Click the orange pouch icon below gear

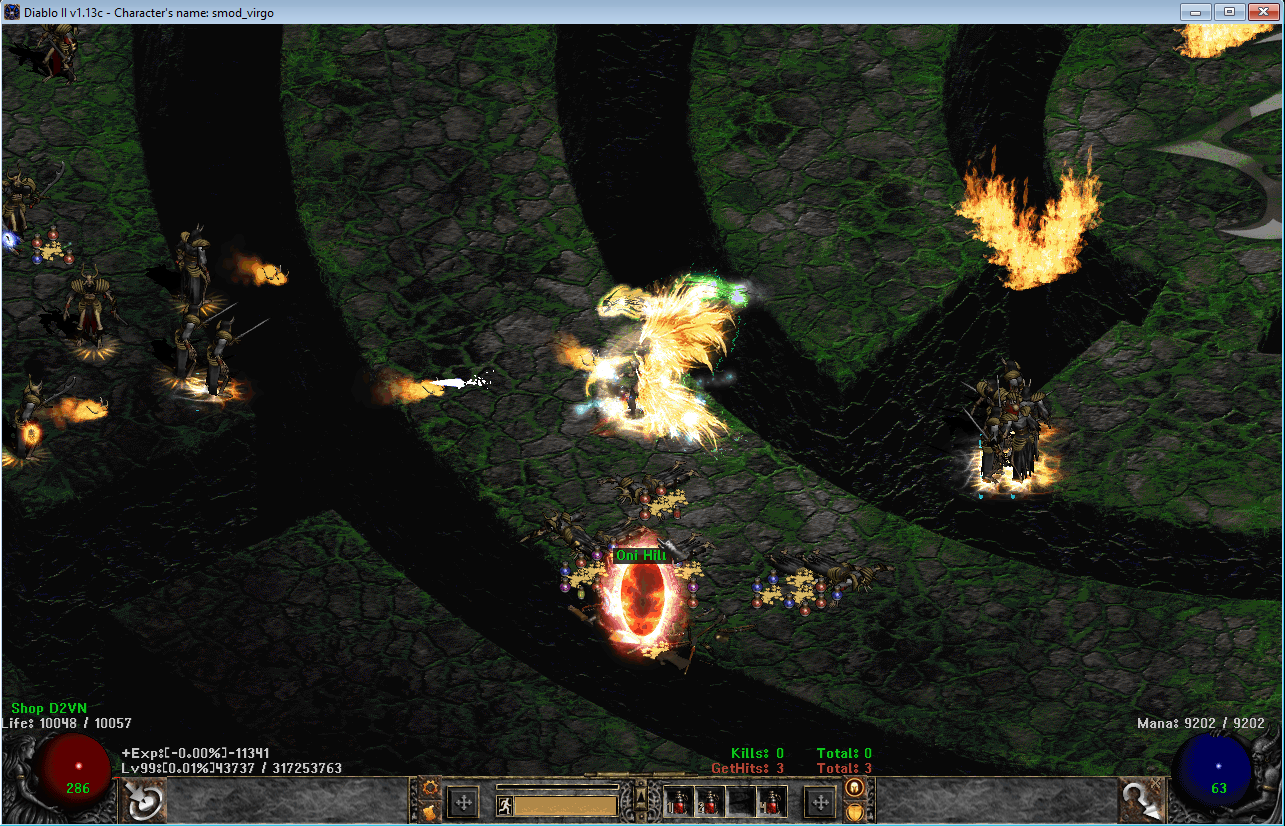coord(430,811)
